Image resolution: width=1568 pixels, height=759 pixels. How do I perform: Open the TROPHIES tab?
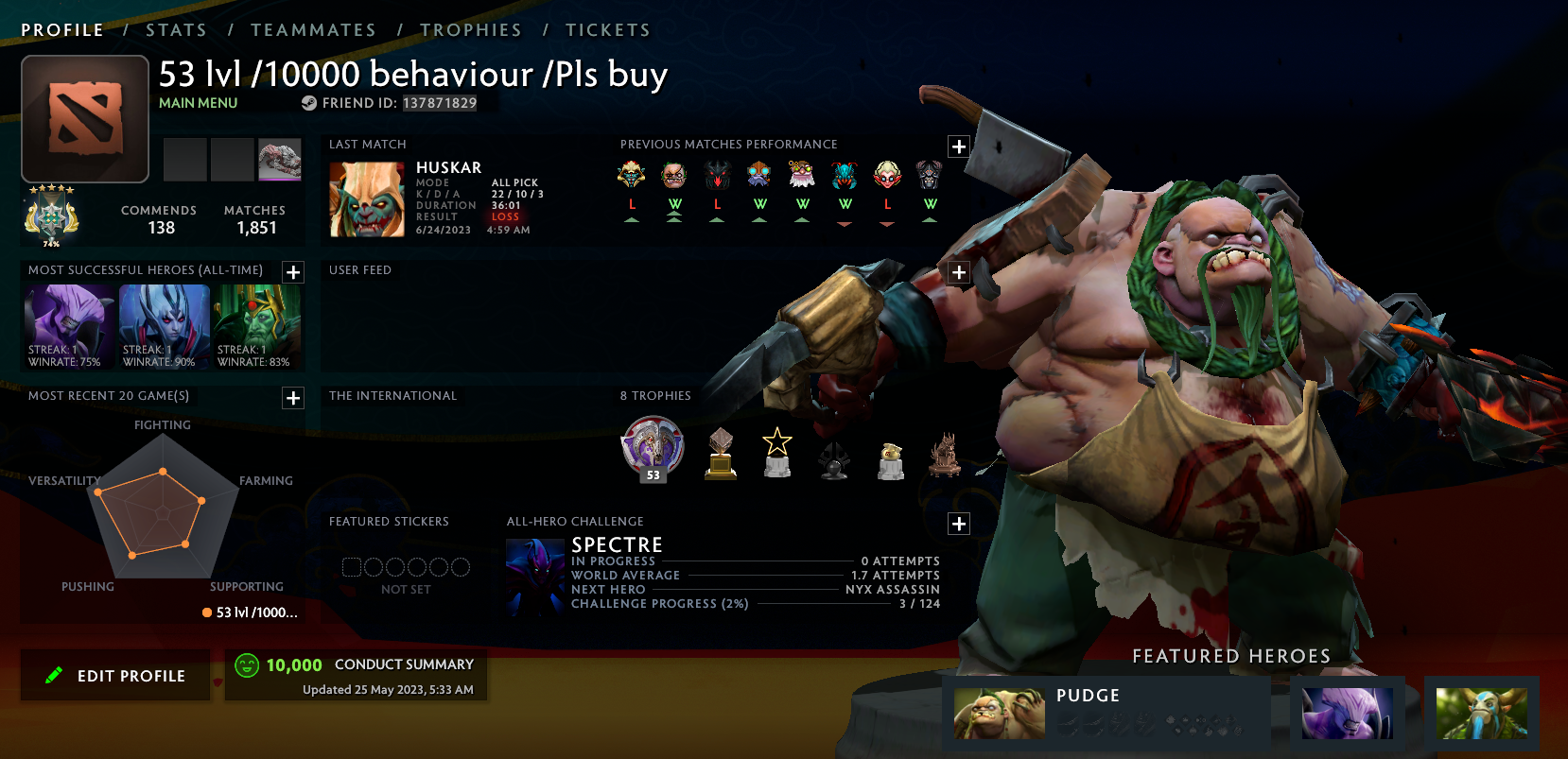coord(471,29)
